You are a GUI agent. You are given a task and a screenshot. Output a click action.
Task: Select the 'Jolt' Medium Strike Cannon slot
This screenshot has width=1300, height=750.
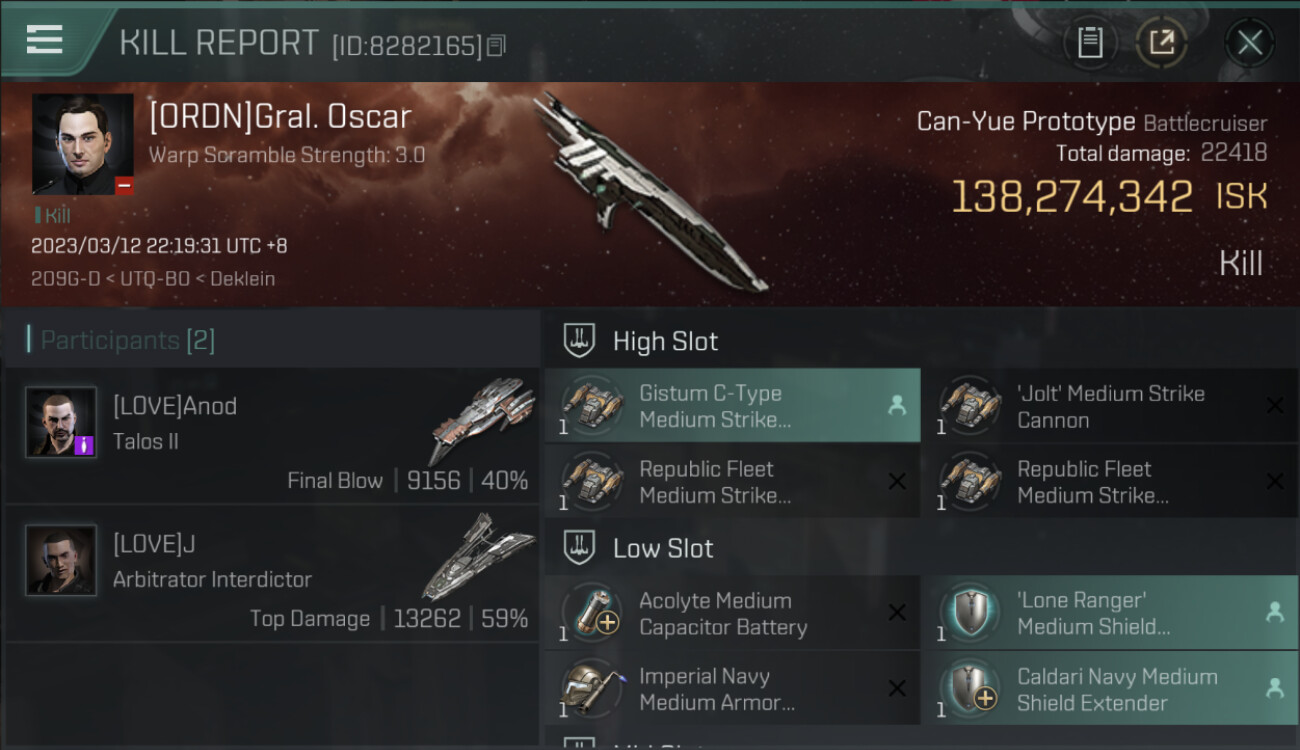click(x=1110, y=406)
